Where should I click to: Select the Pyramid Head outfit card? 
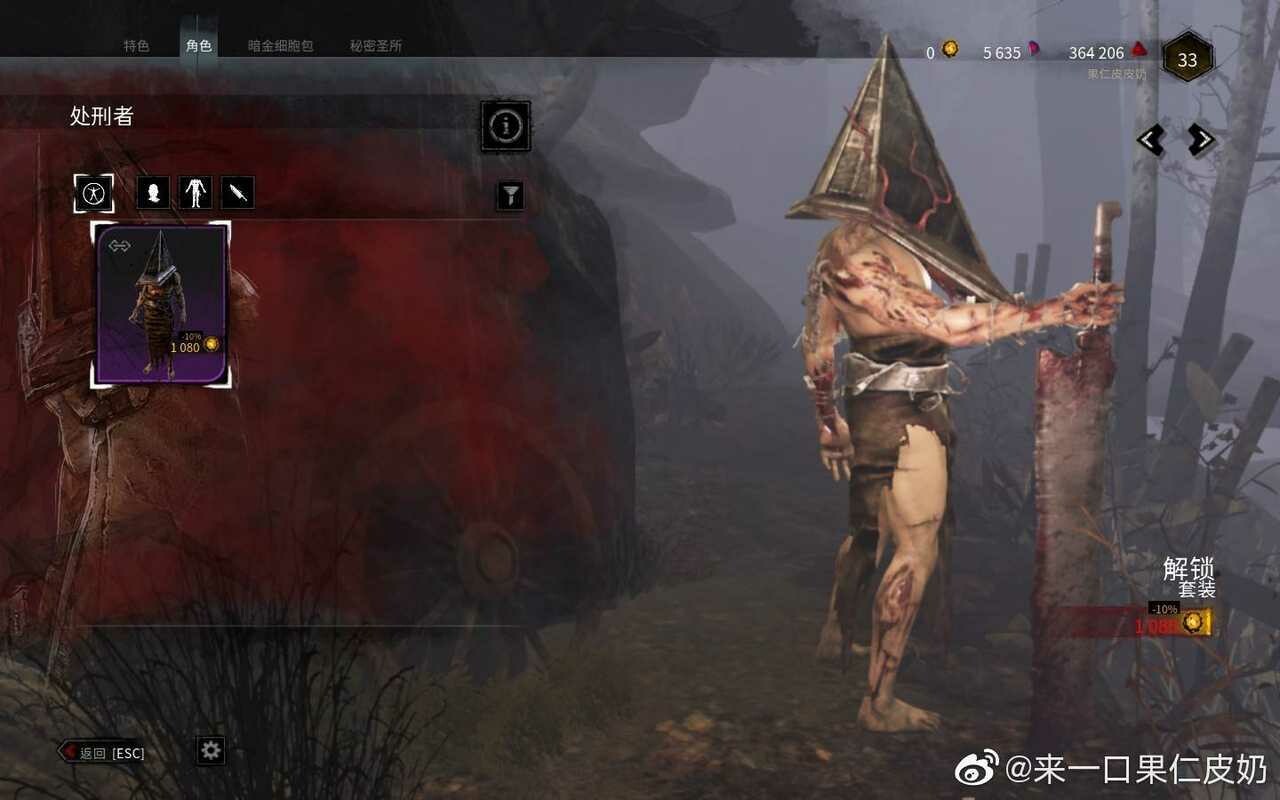[x=162, y=303]
